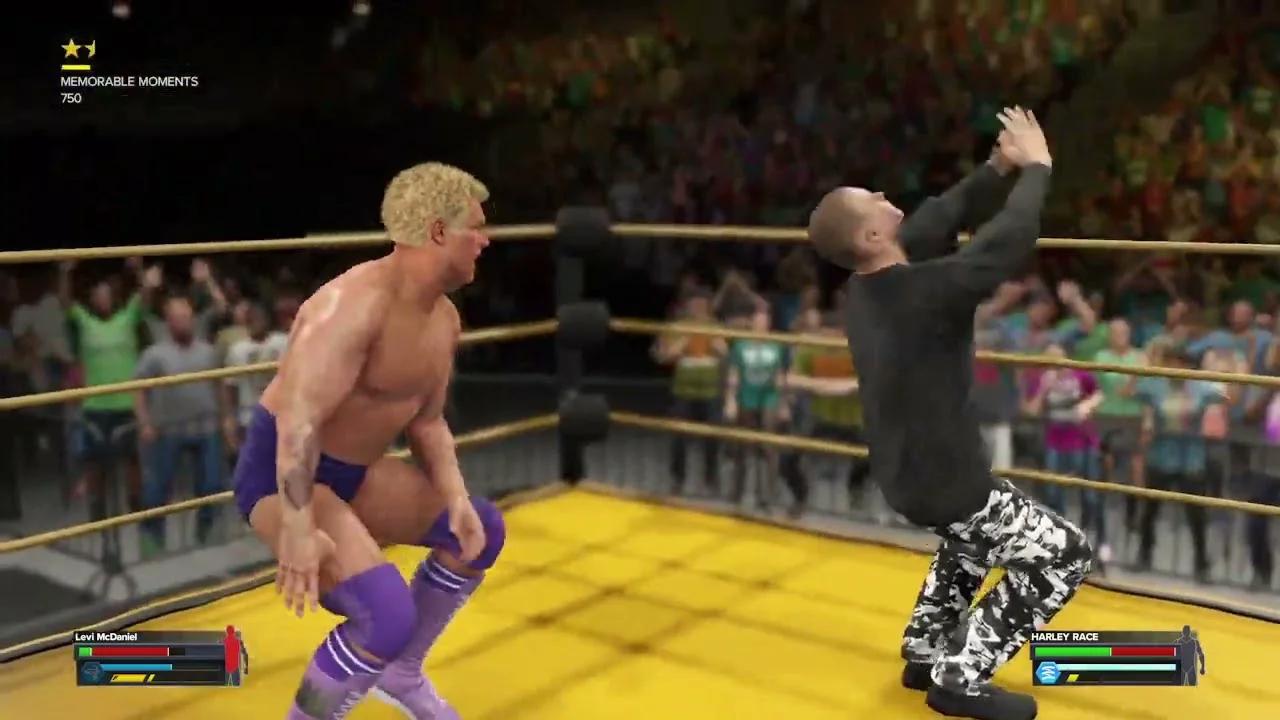Viewport: 1280px width, 720px height.
Task: Click Harley Race's blue hexagon finisher icon
Action: click(1048, 672)
